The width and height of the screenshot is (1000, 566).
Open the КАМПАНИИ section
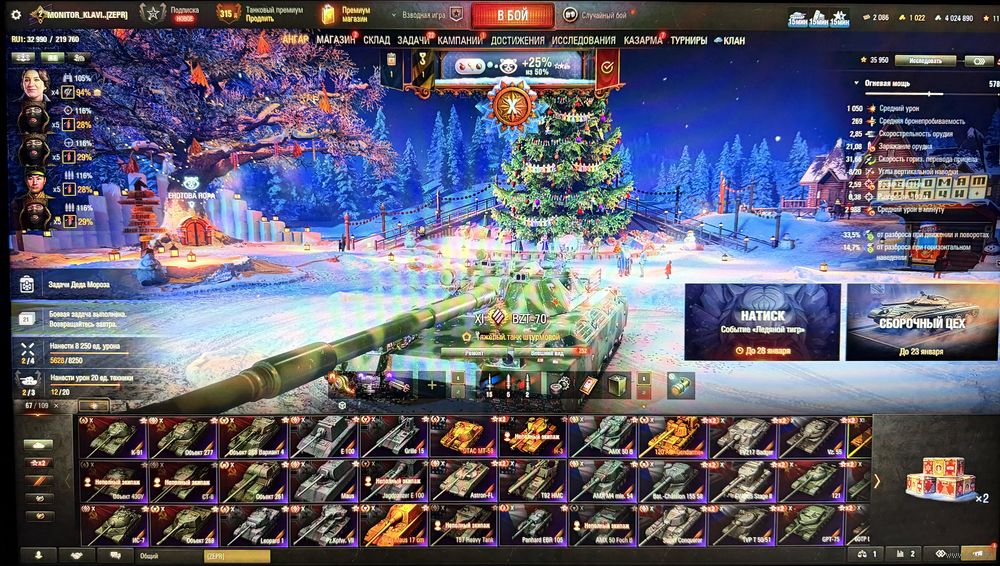pyautogui.click(x=459, y=41)
